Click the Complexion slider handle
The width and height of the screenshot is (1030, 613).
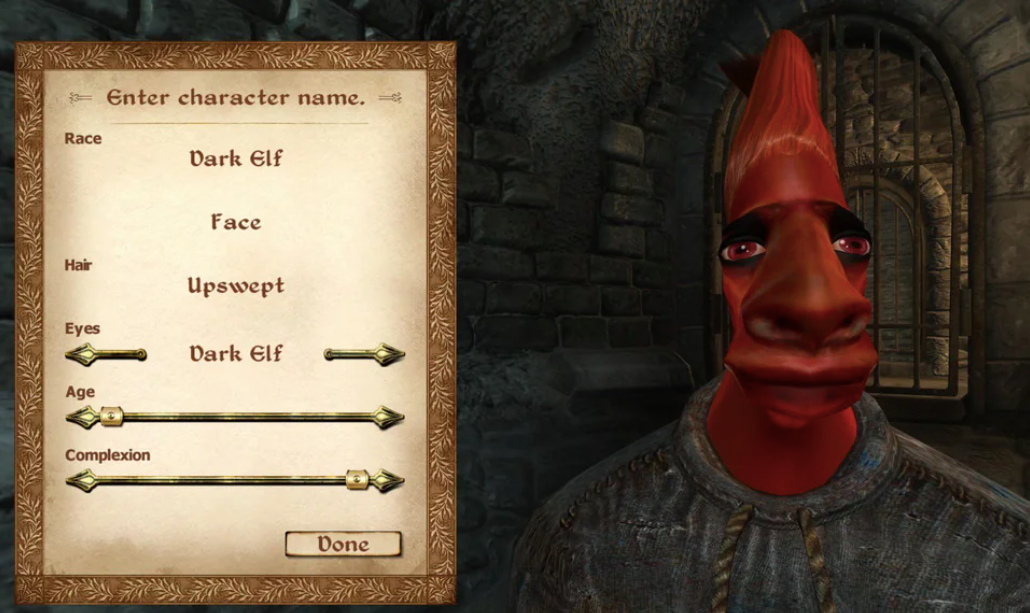pos(357,481)
